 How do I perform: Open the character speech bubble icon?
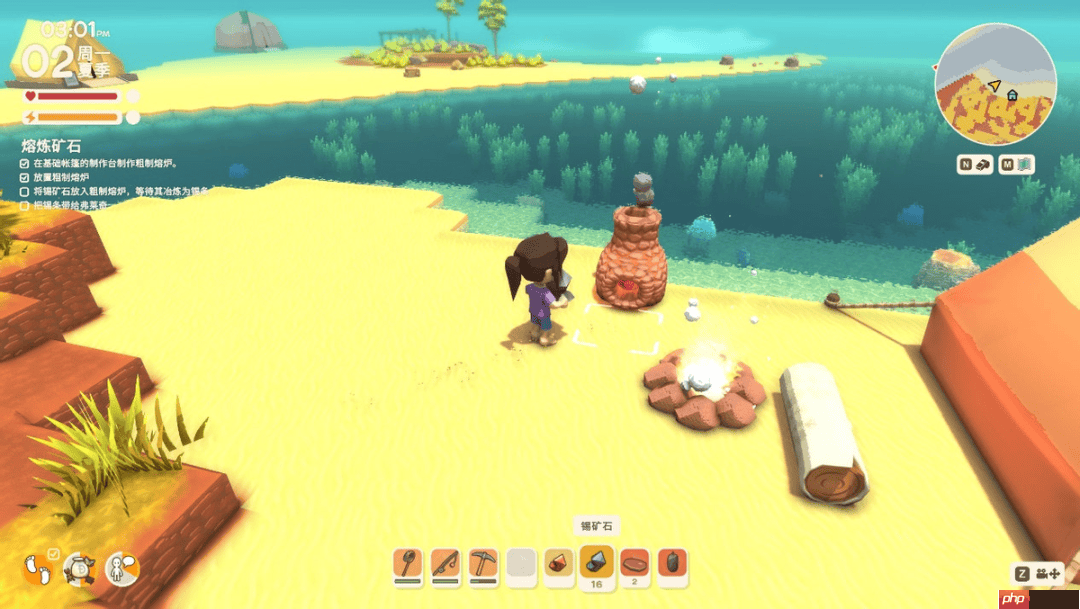click(x=121, y=569)
